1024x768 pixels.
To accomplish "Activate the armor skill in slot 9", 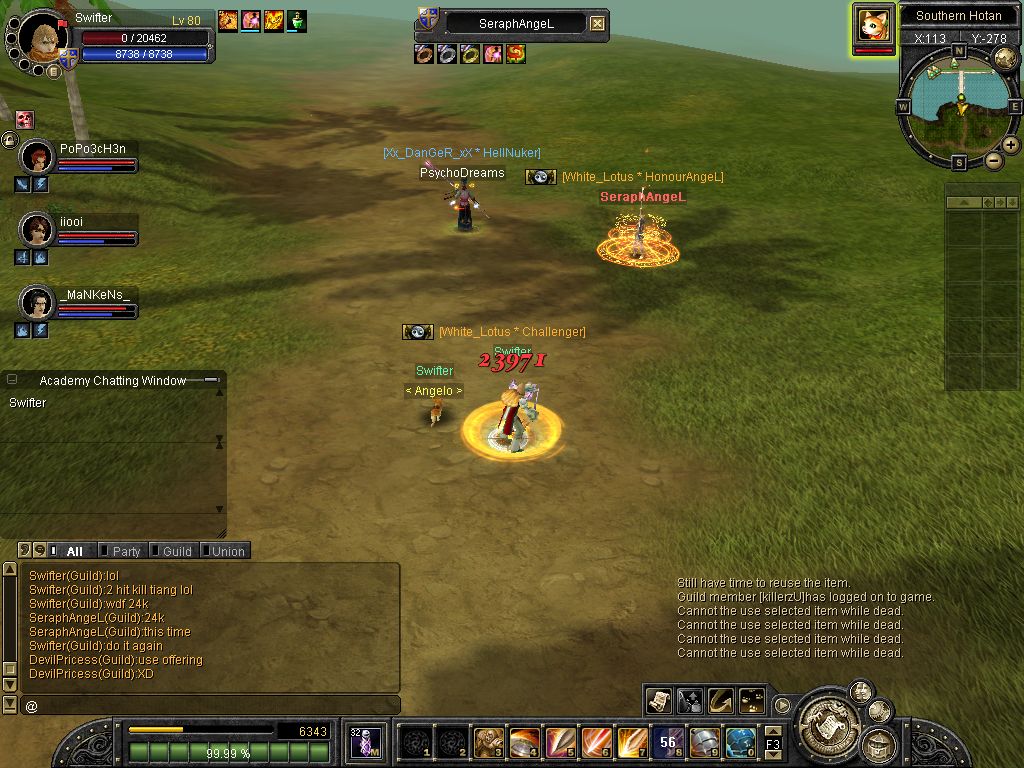I will pyautogui.click(x=704, y=742).
